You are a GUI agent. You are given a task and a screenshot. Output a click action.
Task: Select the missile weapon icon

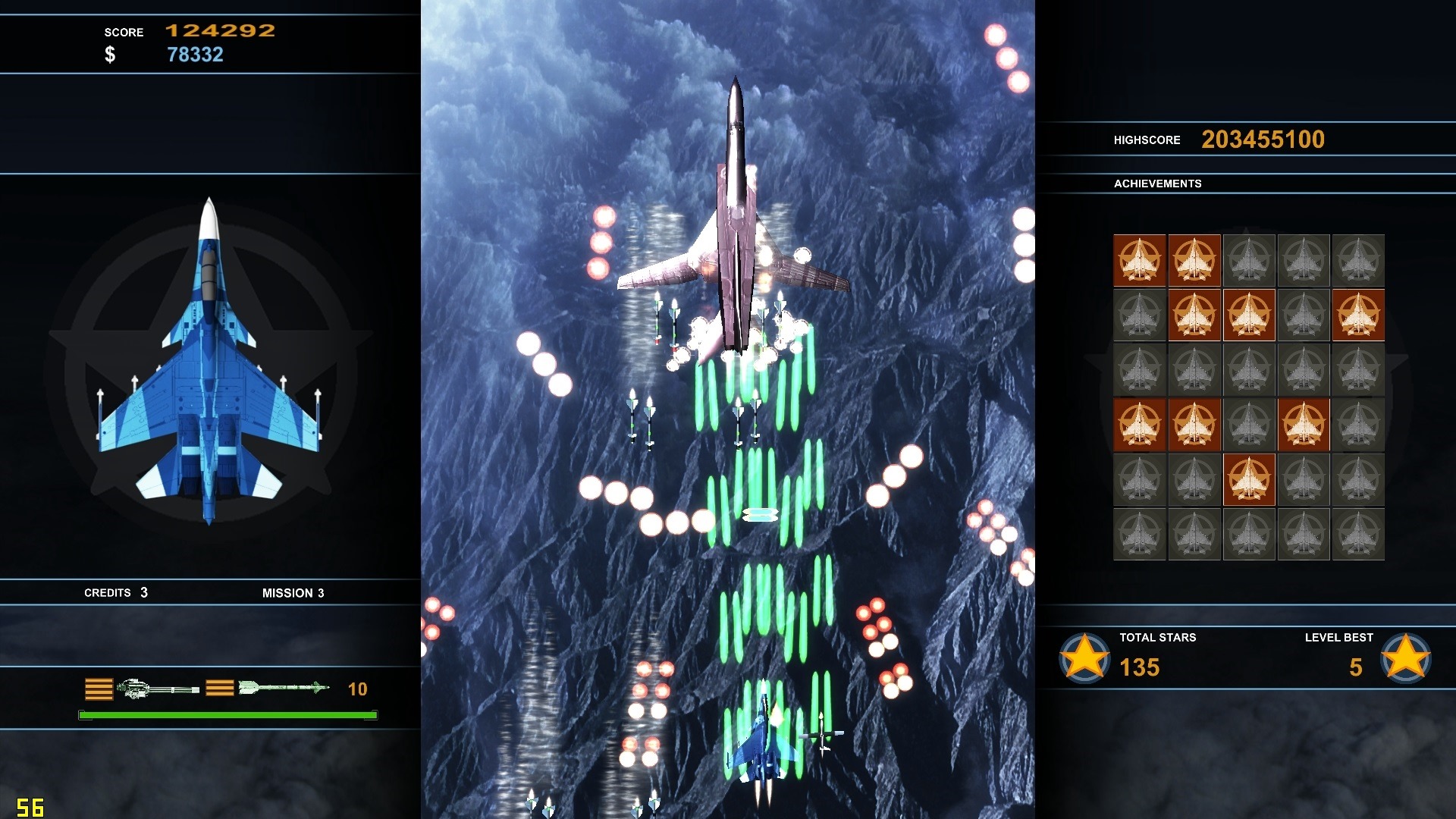click(283, 688)
